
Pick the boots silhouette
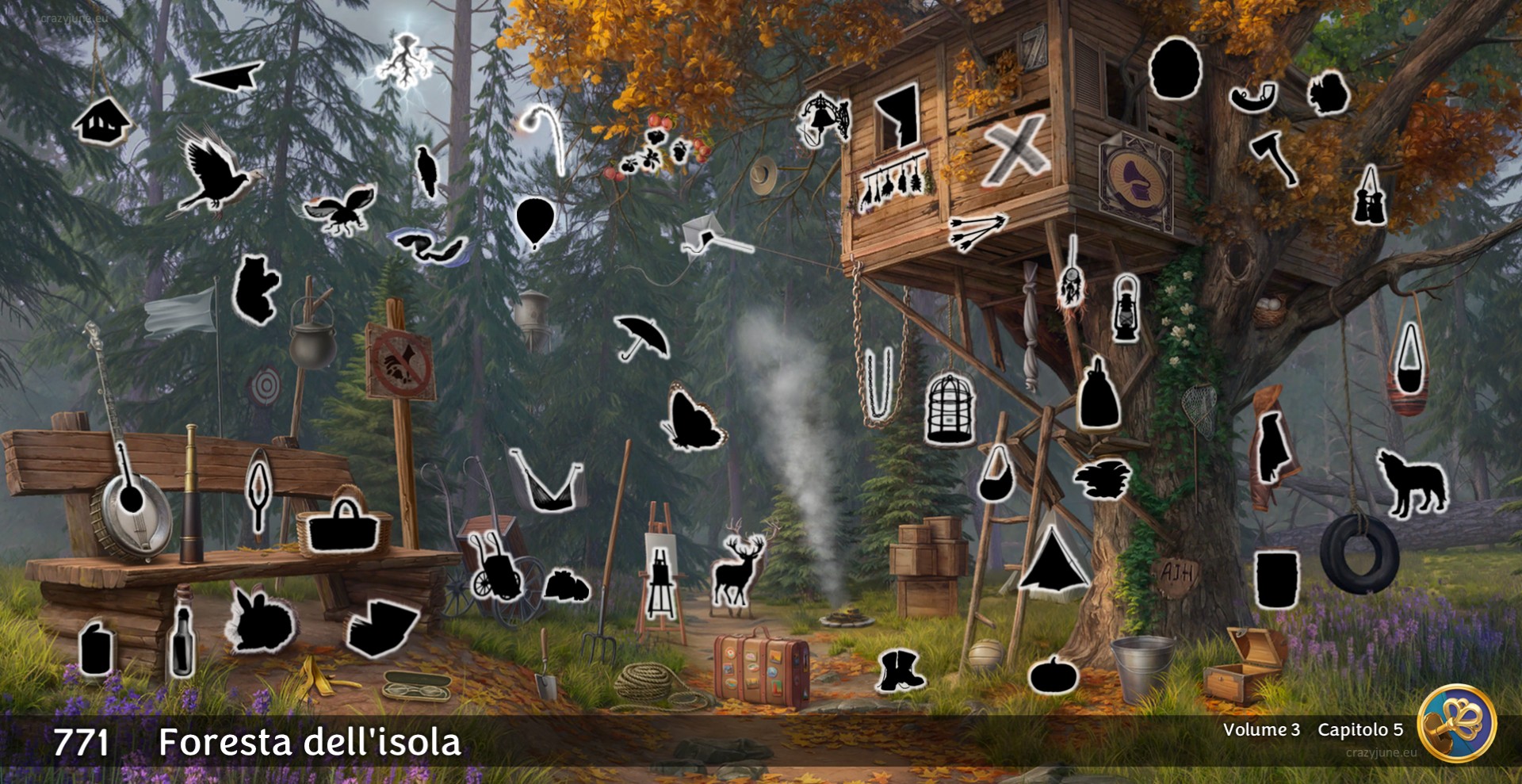click(x=900, y=670)
